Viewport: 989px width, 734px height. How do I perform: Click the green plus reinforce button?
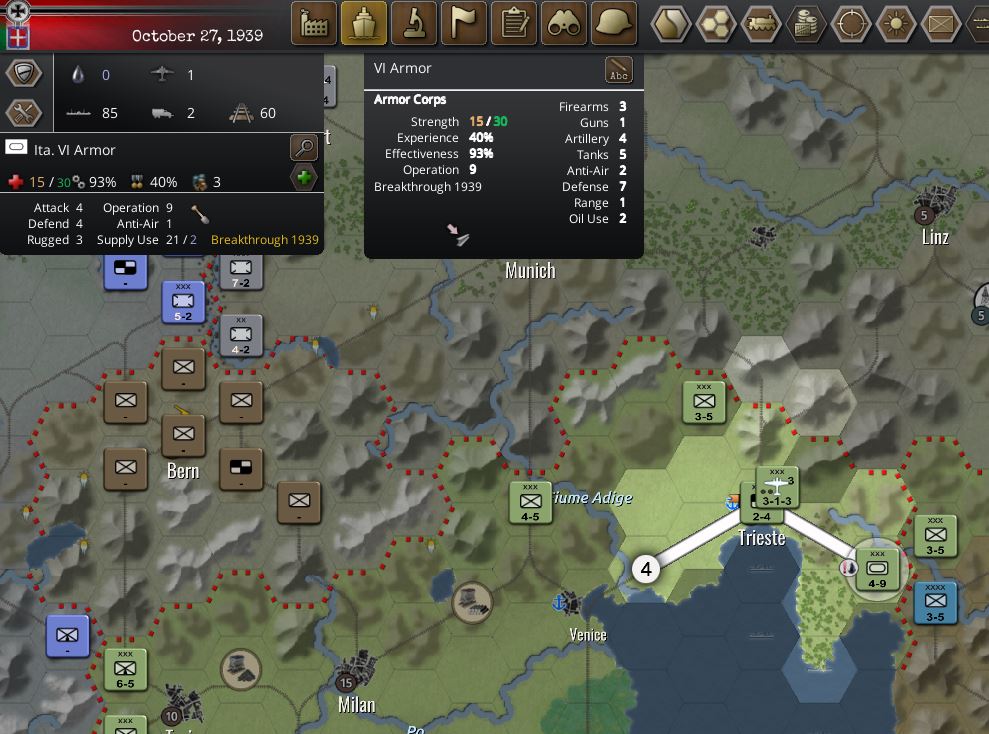click(304, 179)
